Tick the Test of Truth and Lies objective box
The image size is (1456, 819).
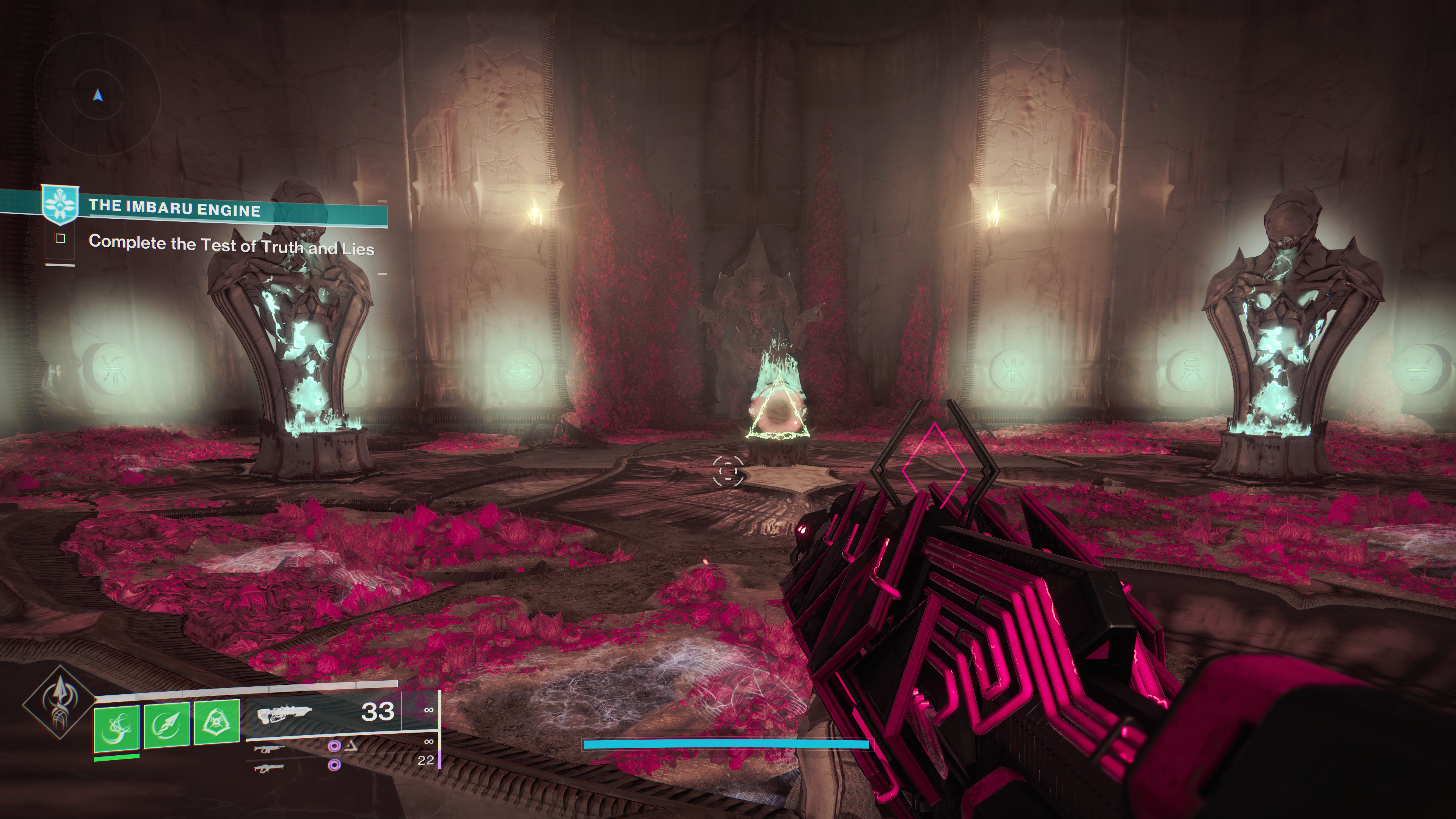tap(61, 239)
